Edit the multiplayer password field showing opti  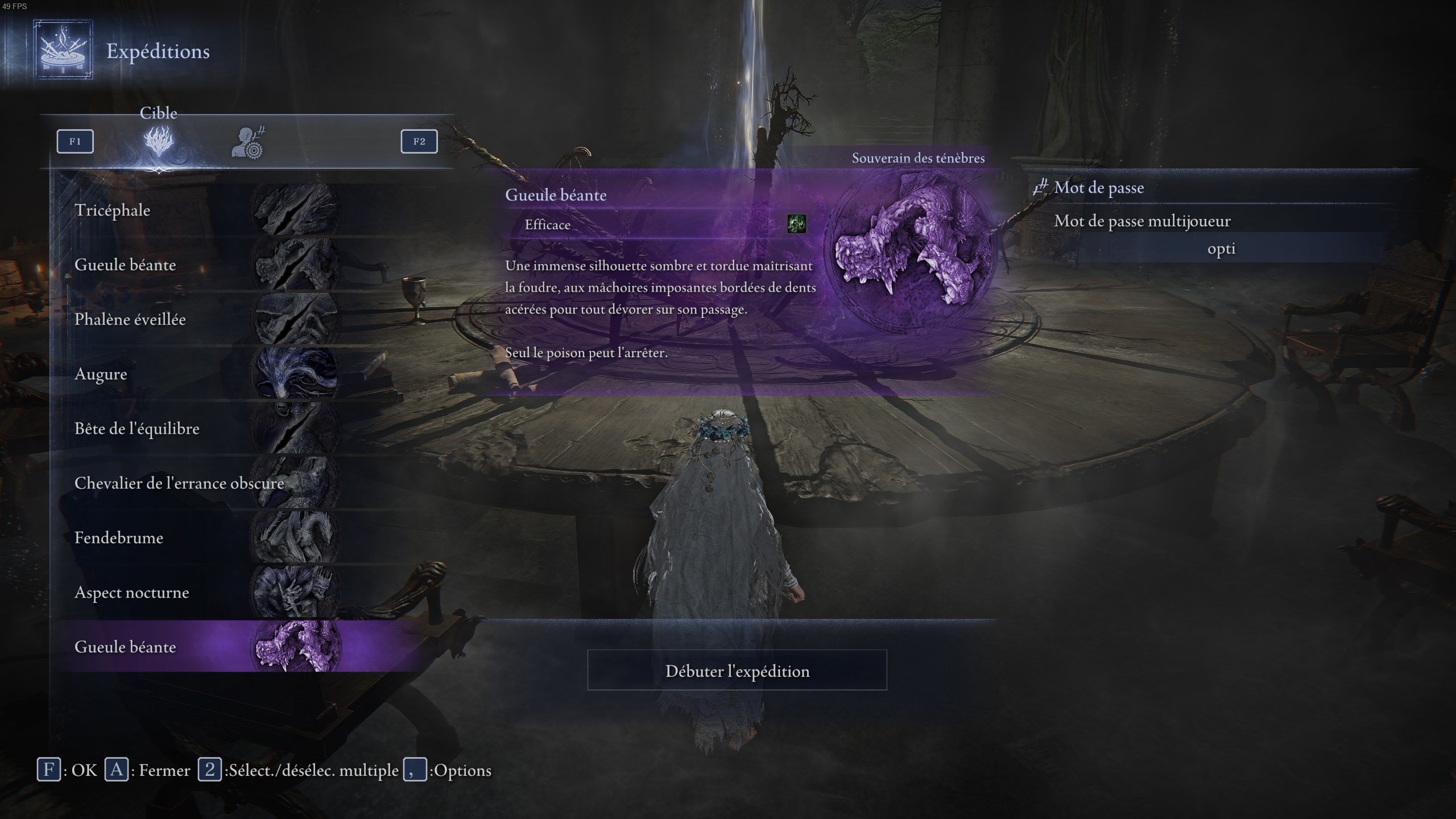(1221, 249)
